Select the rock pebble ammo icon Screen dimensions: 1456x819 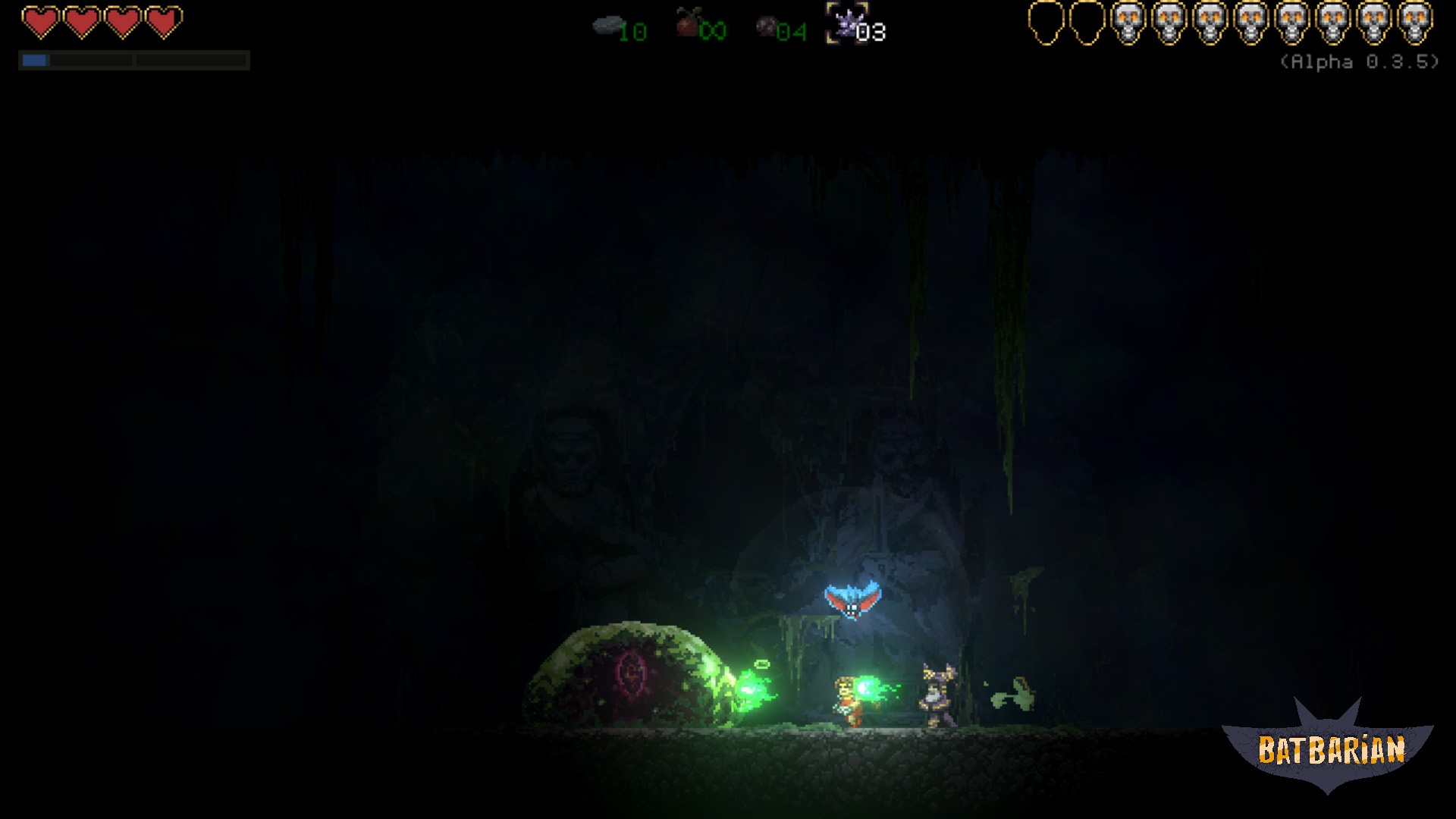[609, 24]
